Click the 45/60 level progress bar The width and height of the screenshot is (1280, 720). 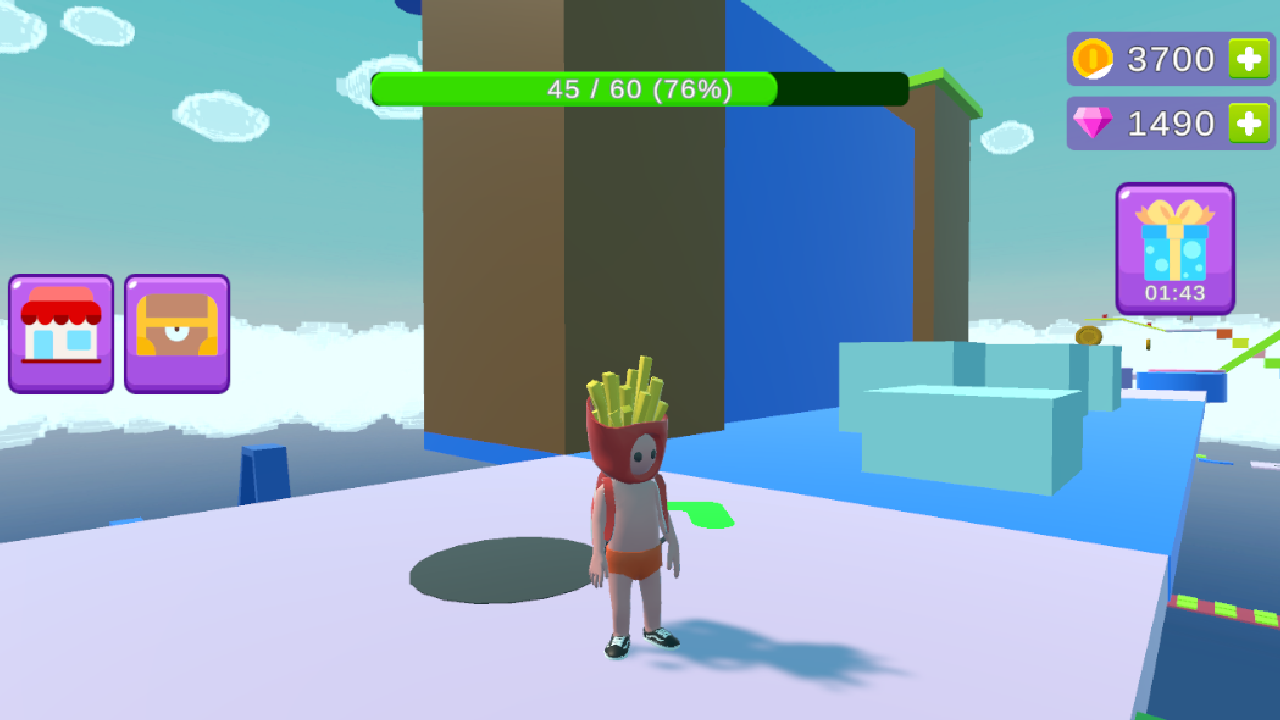(640, 89)
